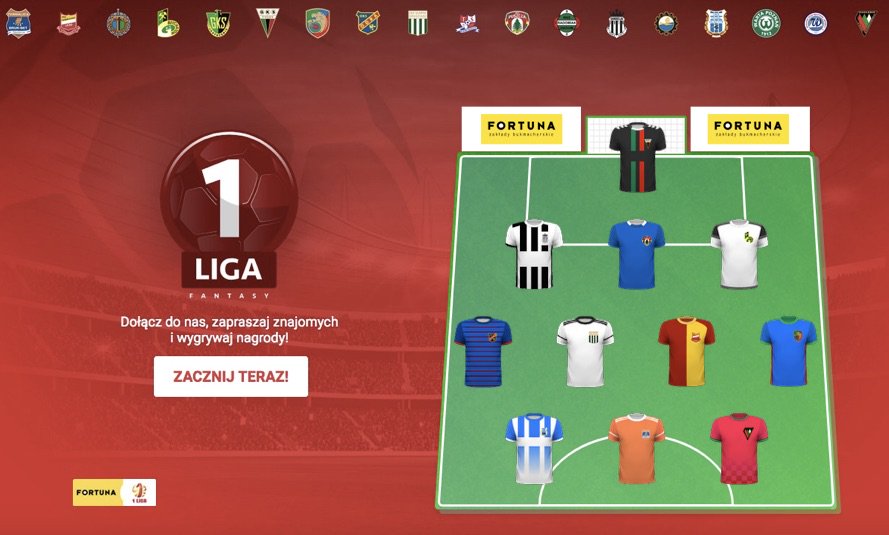Open the Radomiak green round crest
Screen dimensions: 889x535
566,23
